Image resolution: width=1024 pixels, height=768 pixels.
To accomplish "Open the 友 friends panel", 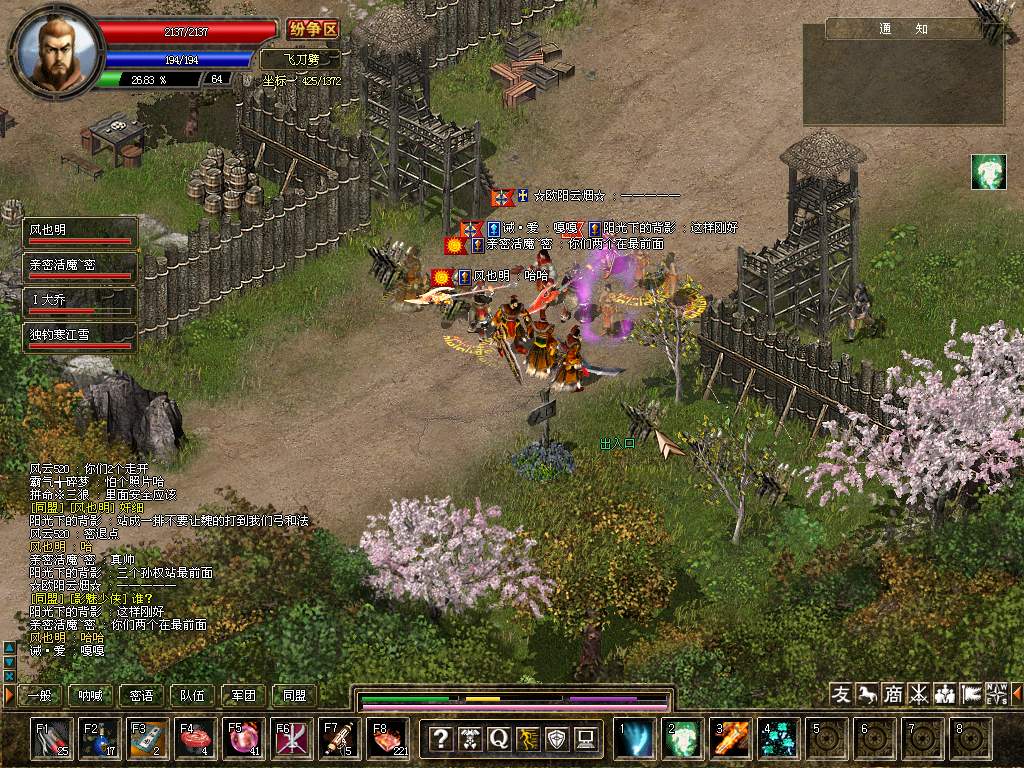I will coord(842,694).
